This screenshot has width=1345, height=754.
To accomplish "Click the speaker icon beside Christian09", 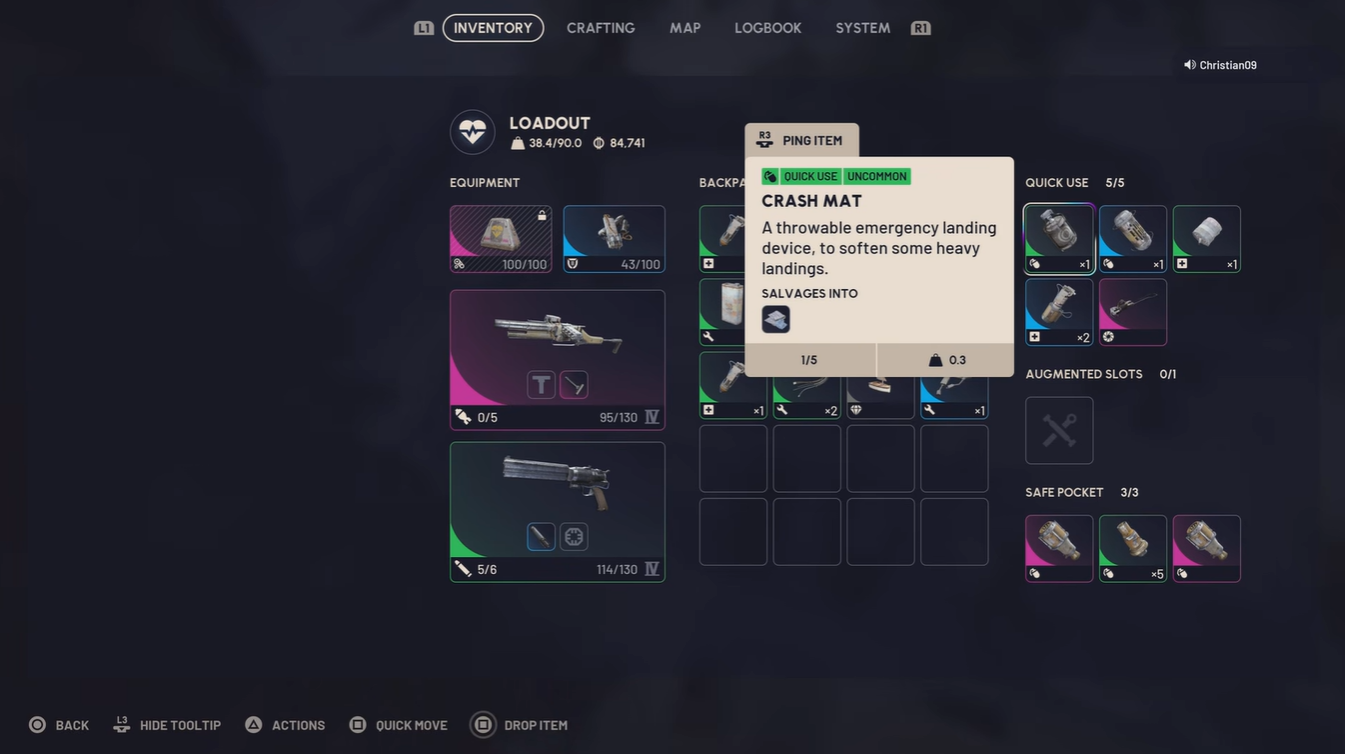I will [1187, 64].
